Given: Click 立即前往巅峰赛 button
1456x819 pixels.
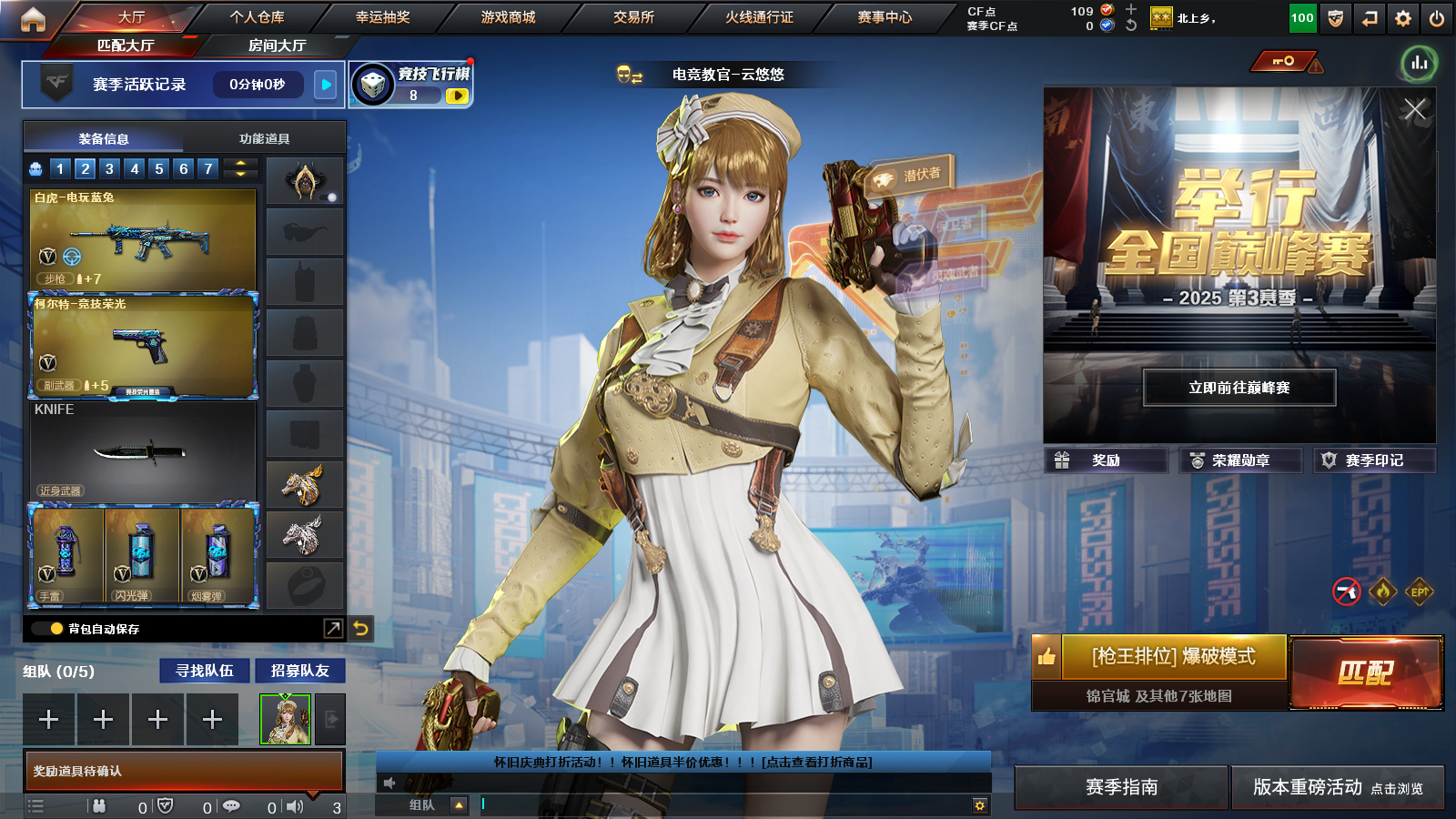Looking at the screenshot, I should point(1239,388).
